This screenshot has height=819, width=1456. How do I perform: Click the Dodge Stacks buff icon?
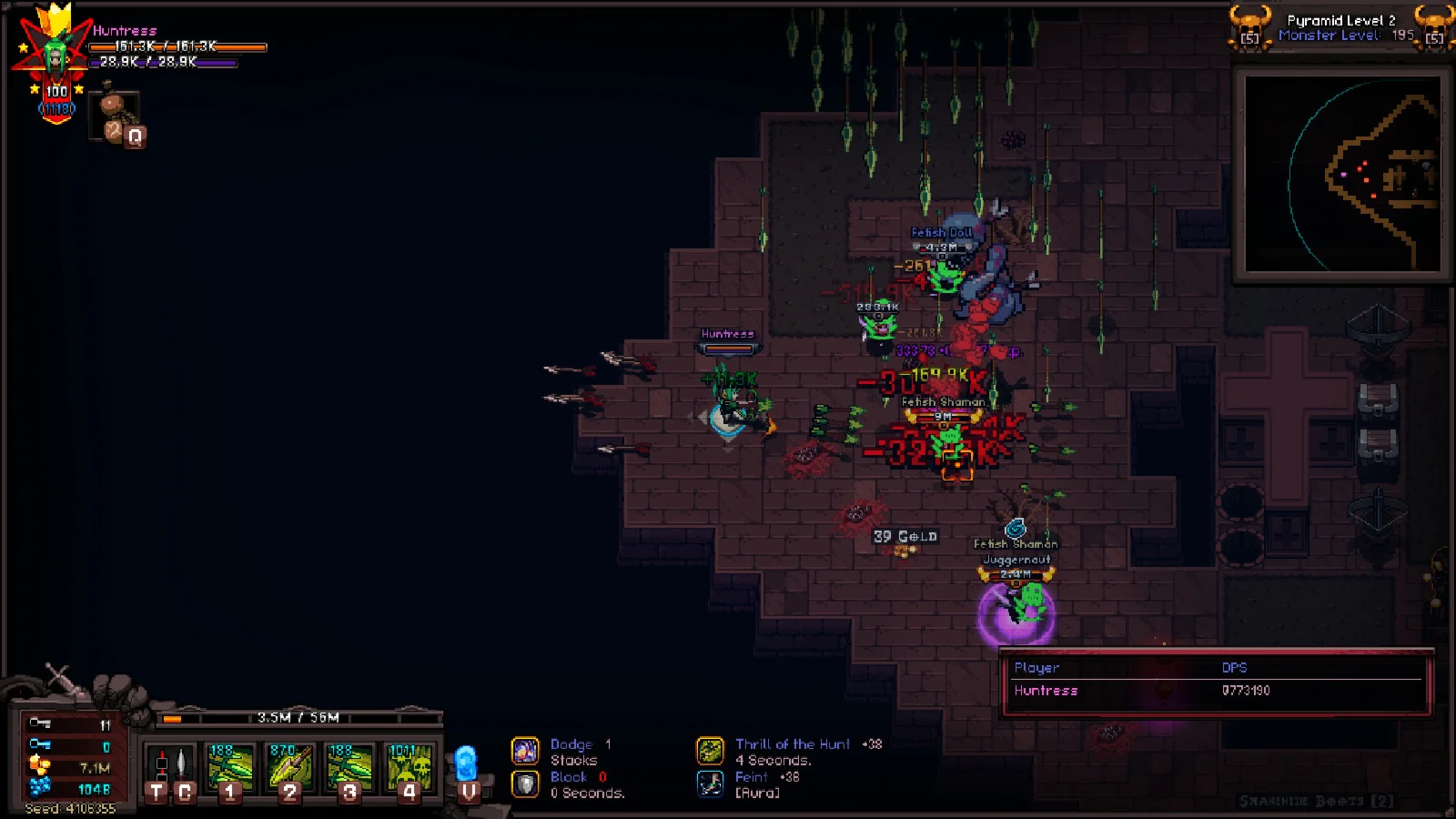click(525, 751)
